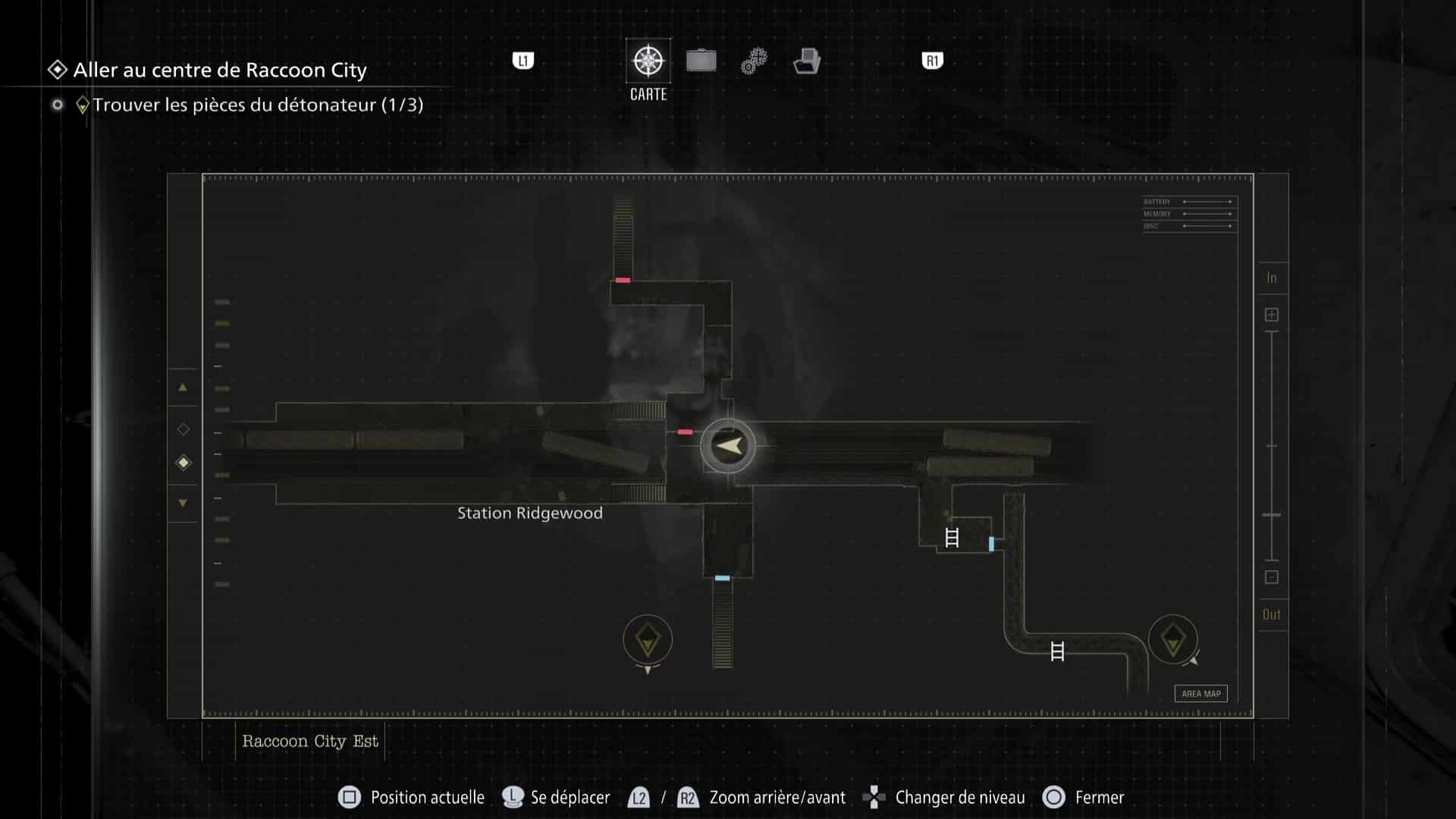
Task: Click the Out level toggle
Action: pyautogui.click(x=1272, y=614)
